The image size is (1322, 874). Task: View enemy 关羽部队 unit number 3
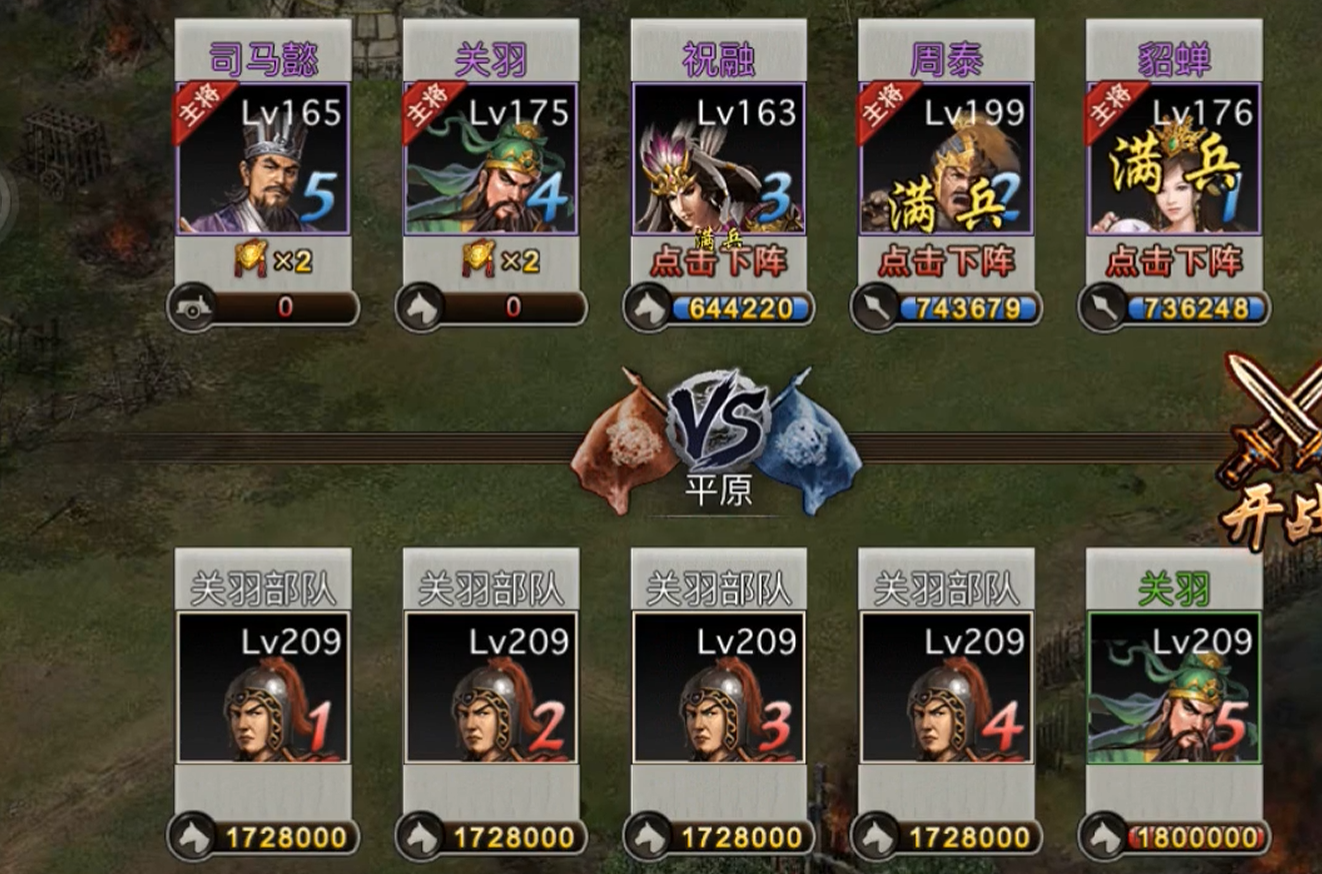click(718, 687)
